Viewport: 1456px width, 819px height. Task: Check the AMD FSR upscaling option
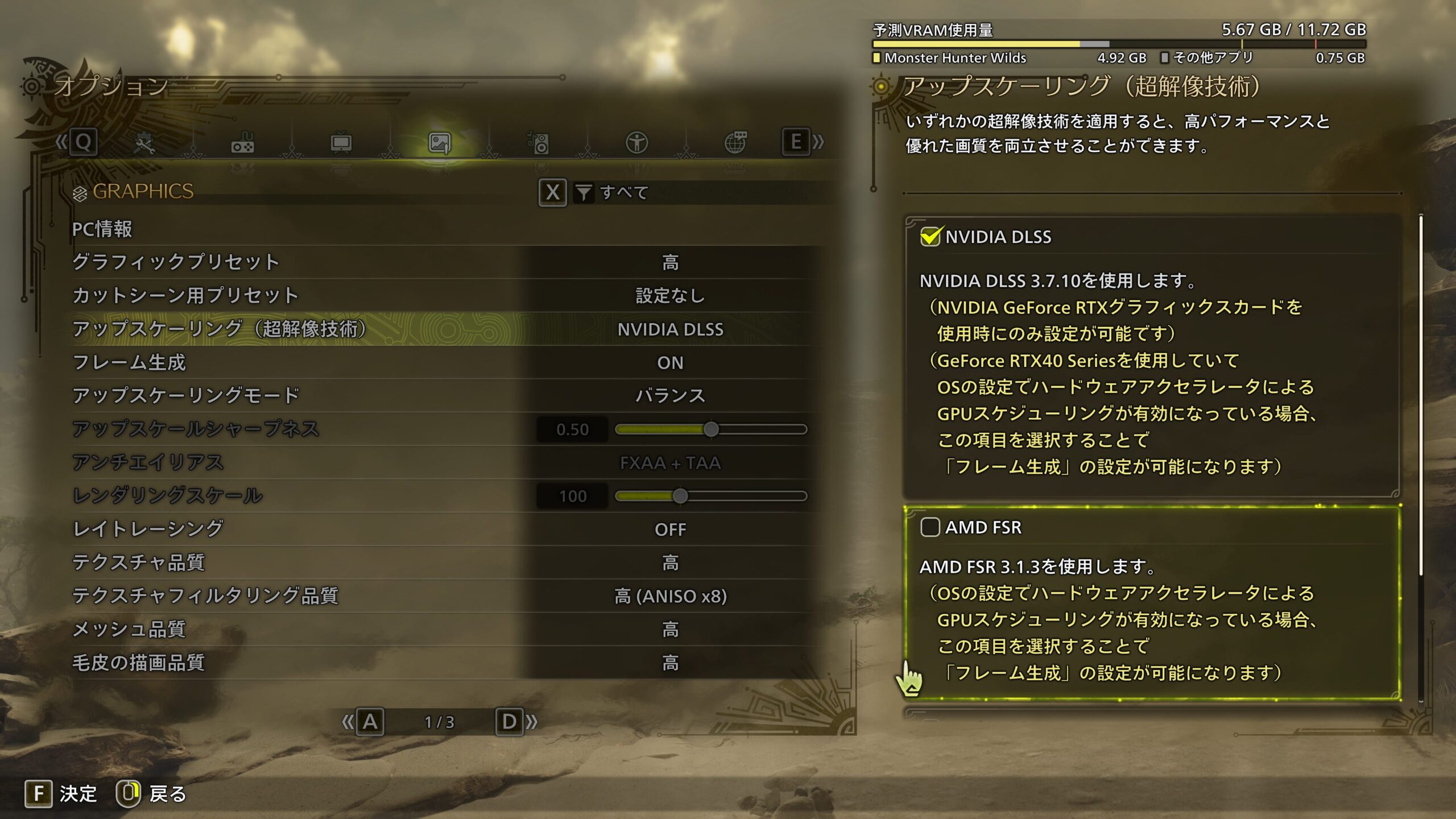click(x=930, y=527)
